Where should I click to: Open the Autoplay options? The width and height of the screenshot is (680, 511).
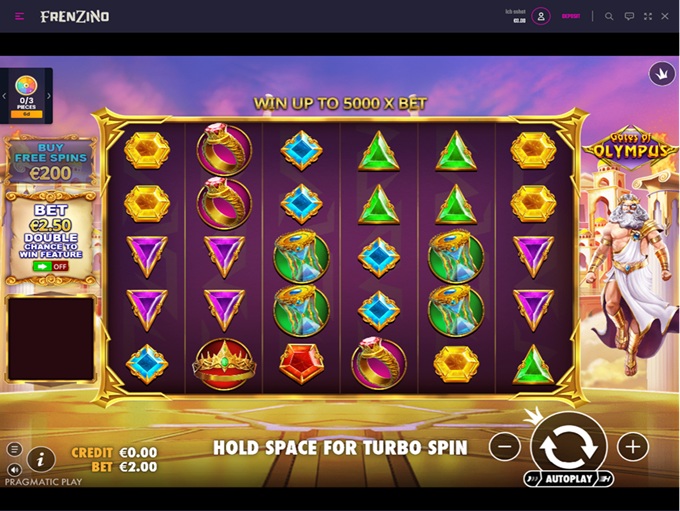(x=568, y=480)
